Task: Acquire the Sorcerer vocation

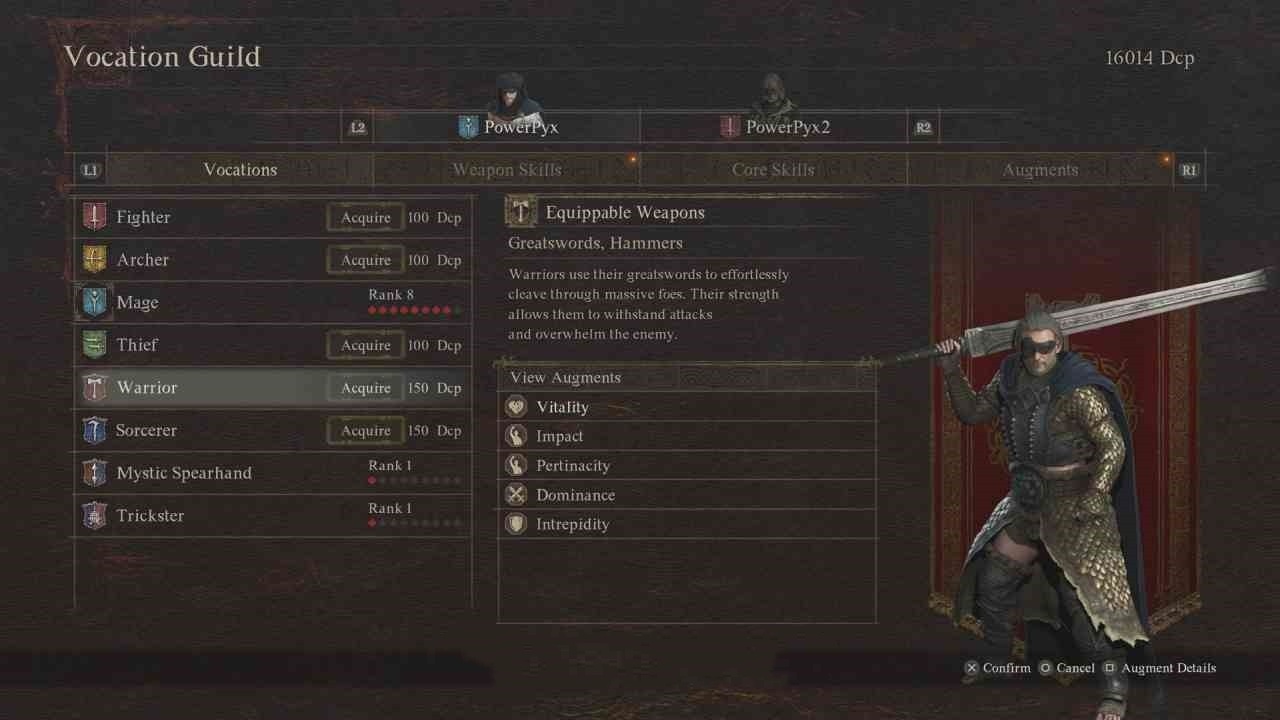Action: (x=366, y=431)
